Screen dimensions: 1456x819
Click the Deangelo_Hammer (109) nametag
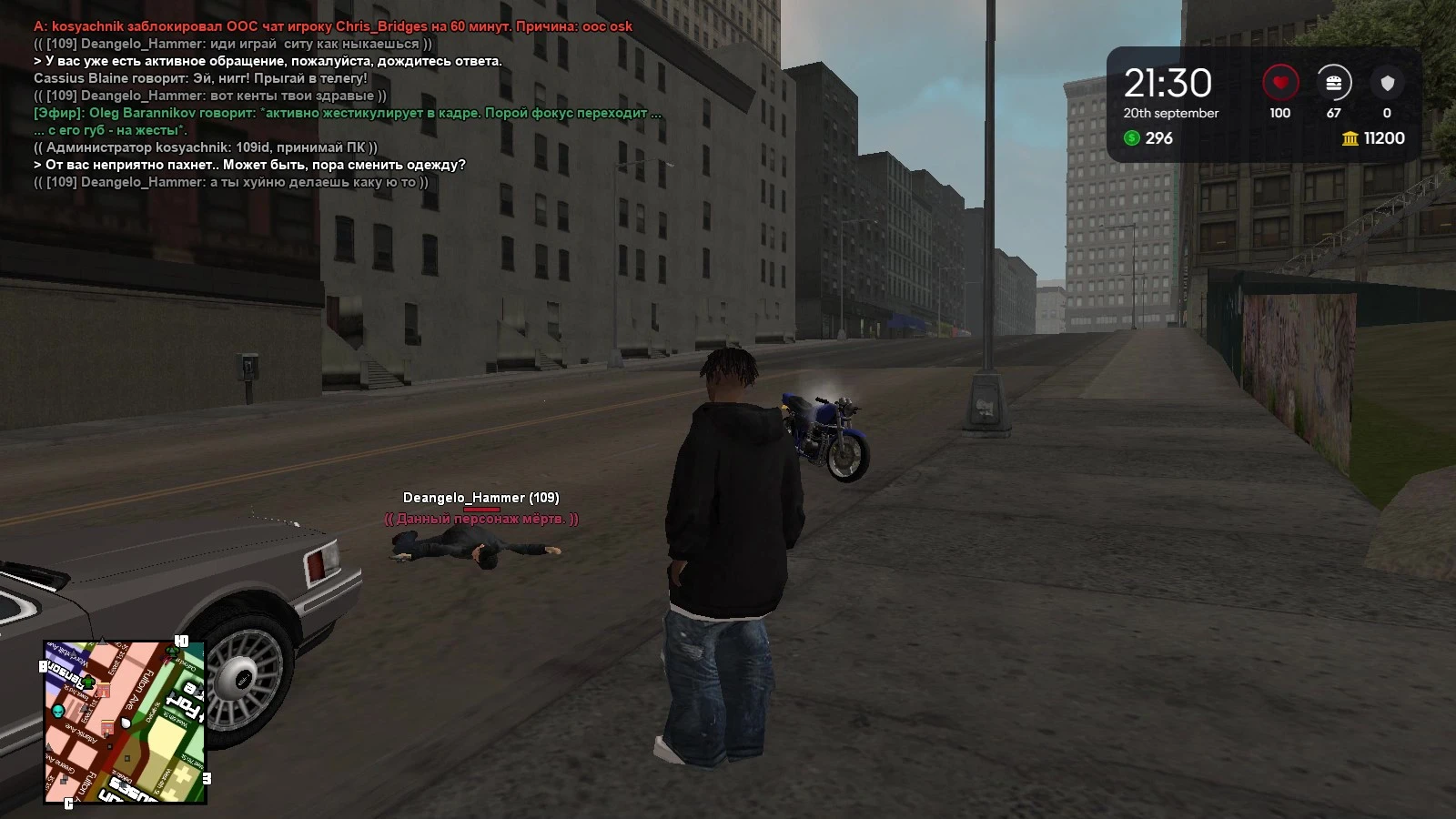[482, 498]
